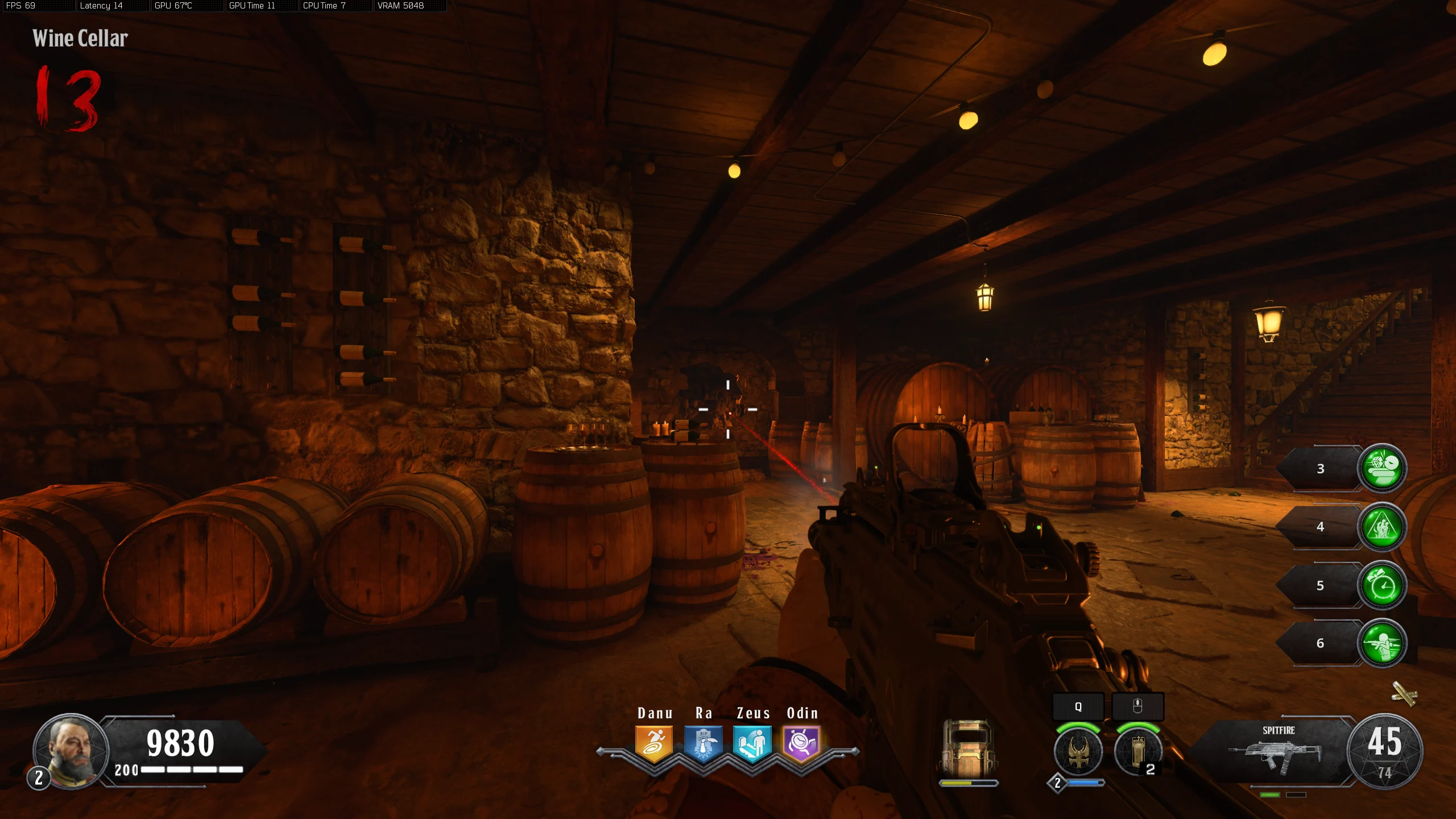Activate the special weapon icon
Screen dimensions: 1456x819
(x=1078, y=751)
